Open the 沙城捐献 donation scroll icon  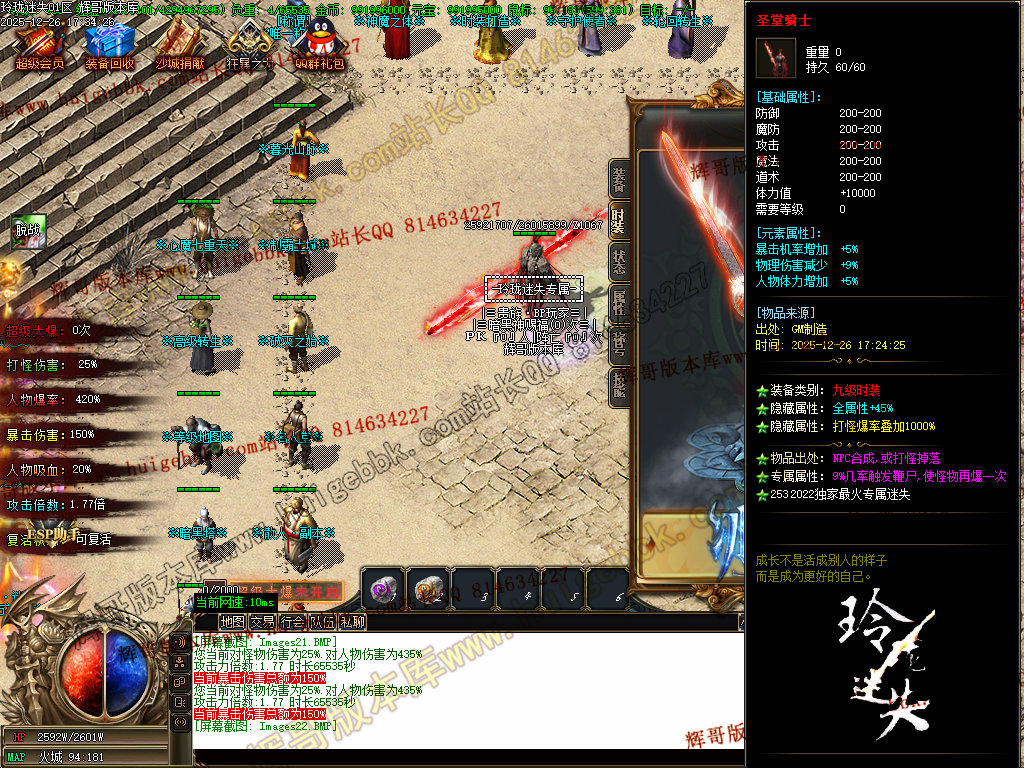coord(179,44)
